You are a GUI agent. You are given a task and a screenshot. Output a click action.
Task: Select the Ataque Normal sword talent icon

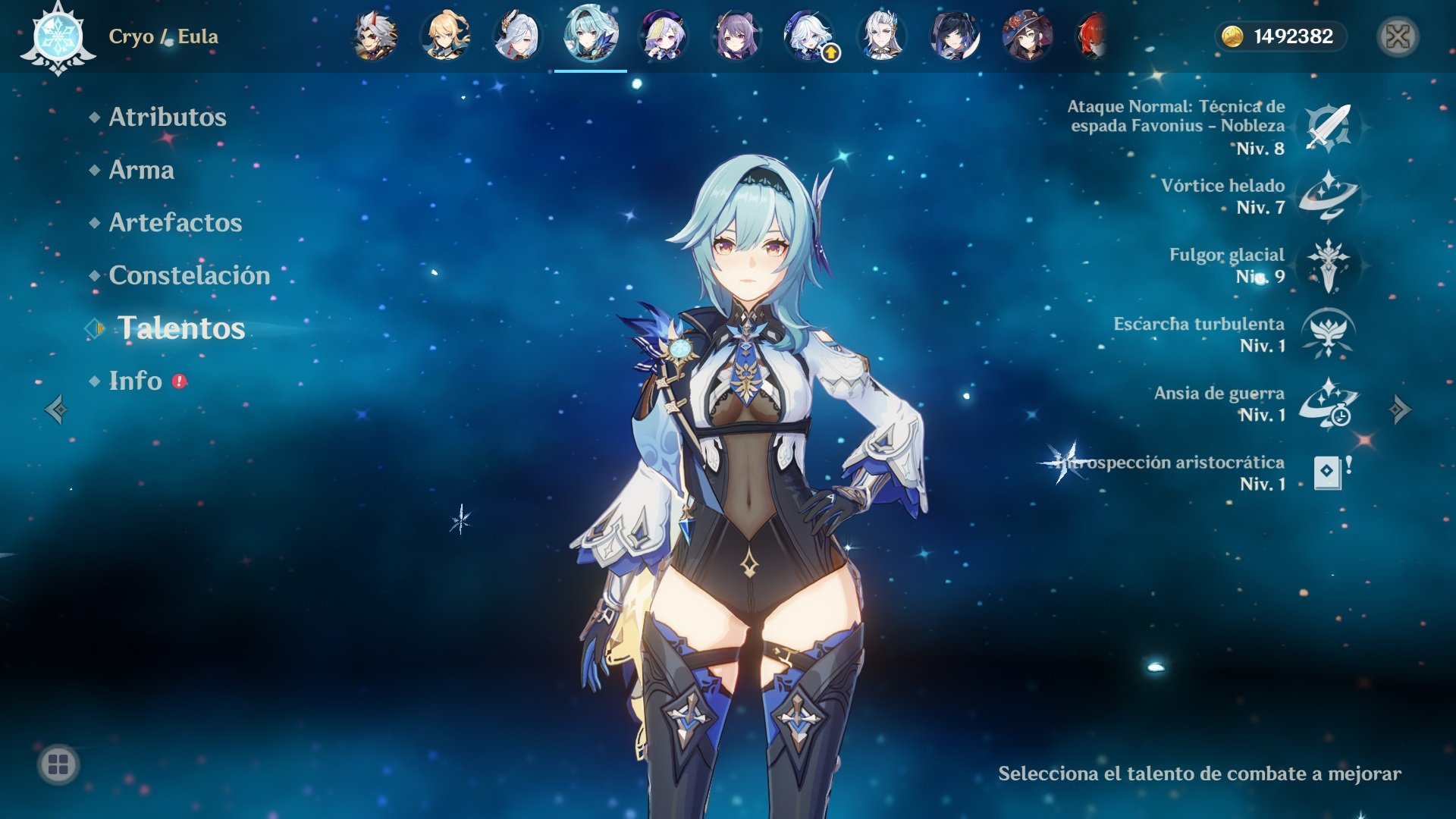tap(1328, 127)
